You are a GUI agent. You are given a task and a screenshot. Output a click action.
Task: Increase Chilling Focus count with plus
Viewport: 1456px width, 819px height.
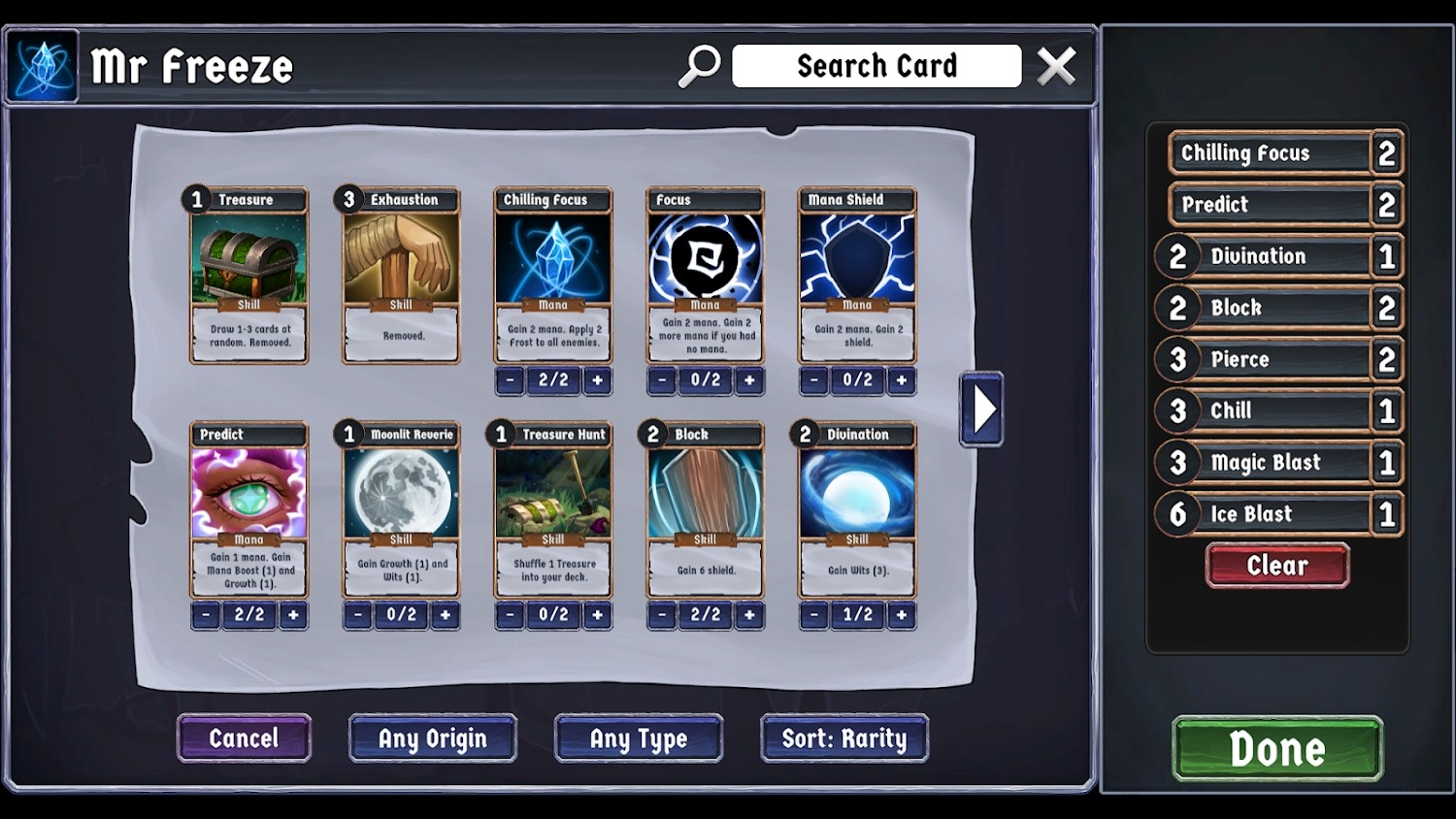coord(596,380)
